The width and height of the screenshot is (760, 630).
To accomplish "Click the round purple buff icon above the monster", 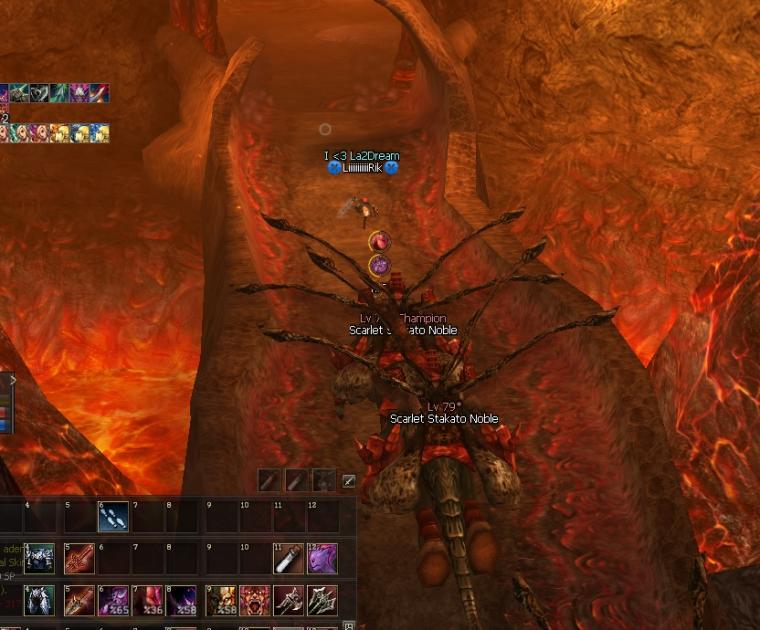I will (380, 265).
